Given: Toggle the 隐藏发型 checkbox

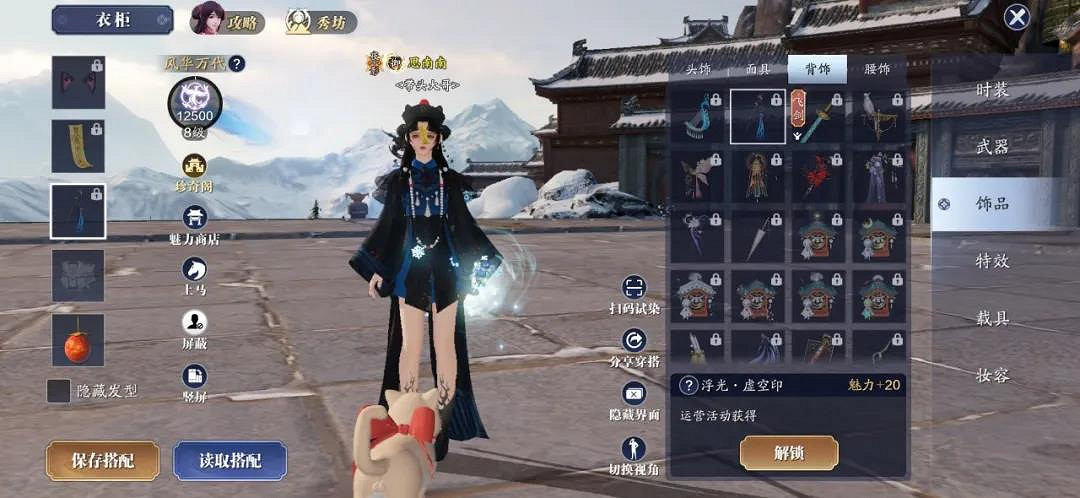Looking at the screenshot, I should pos(59,391).
